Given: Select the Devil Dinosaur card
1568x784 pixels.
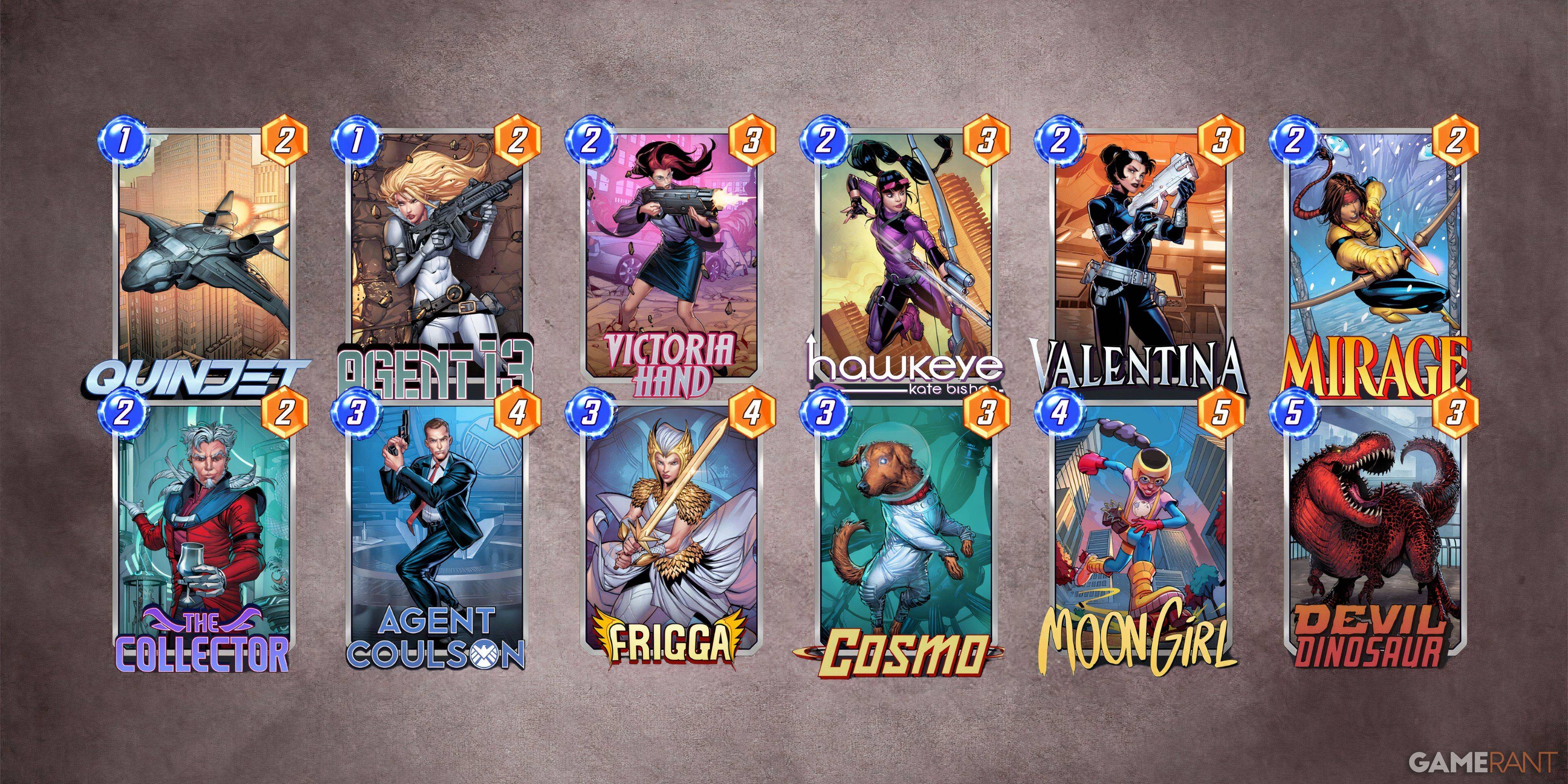Looking at the screenshot, I should (1374, 530).
